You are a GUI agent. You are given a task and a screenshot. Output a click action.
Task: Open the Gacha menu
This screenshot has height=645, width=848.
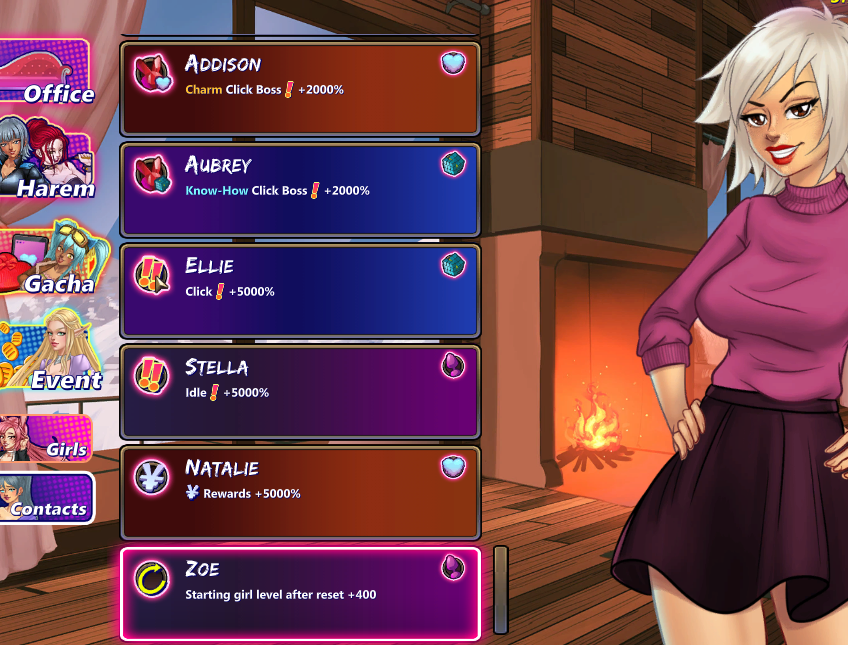[50, 262]
